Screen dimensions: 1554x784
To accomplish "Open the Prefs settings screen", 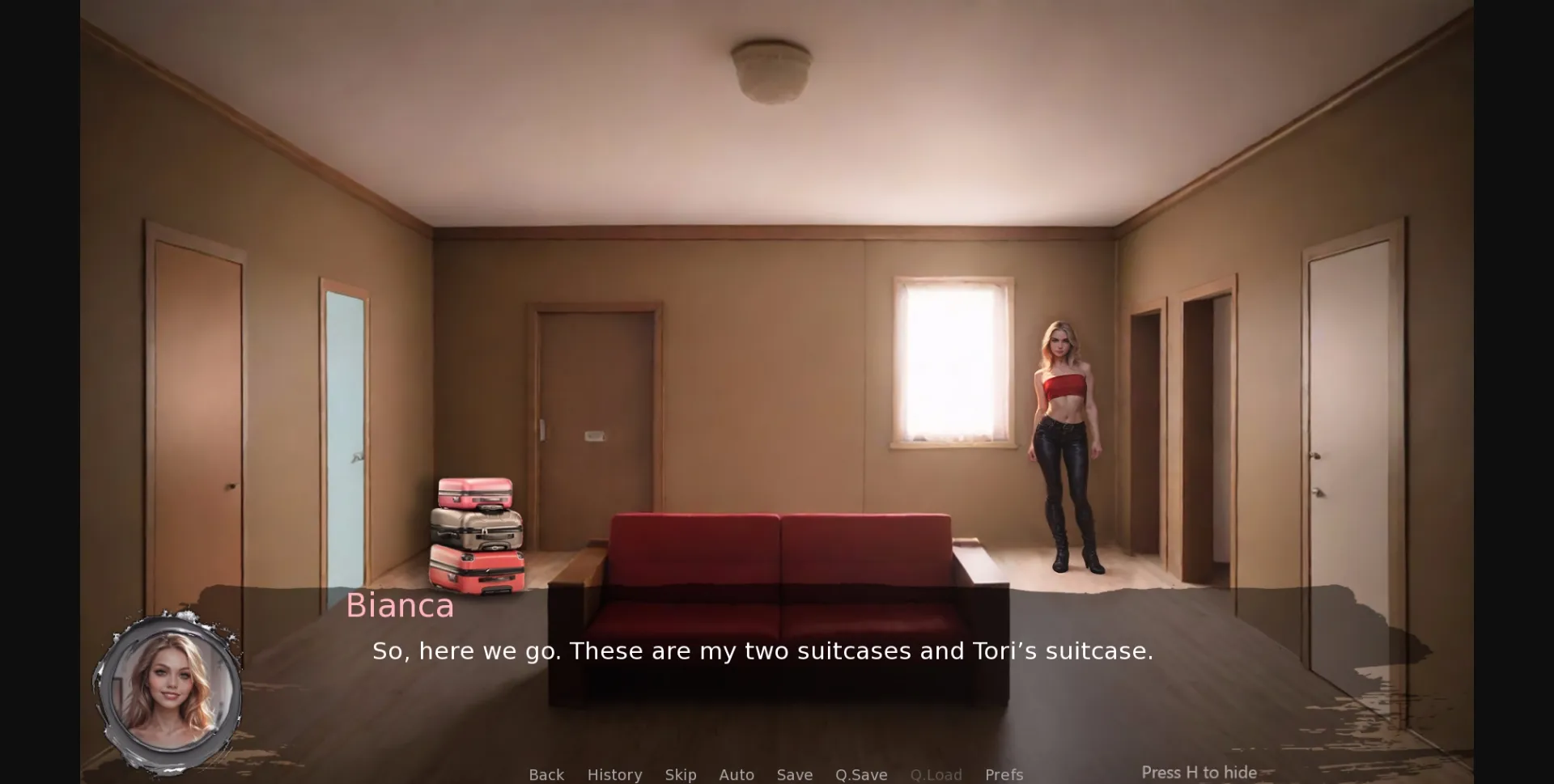I will coord(1004,774).
